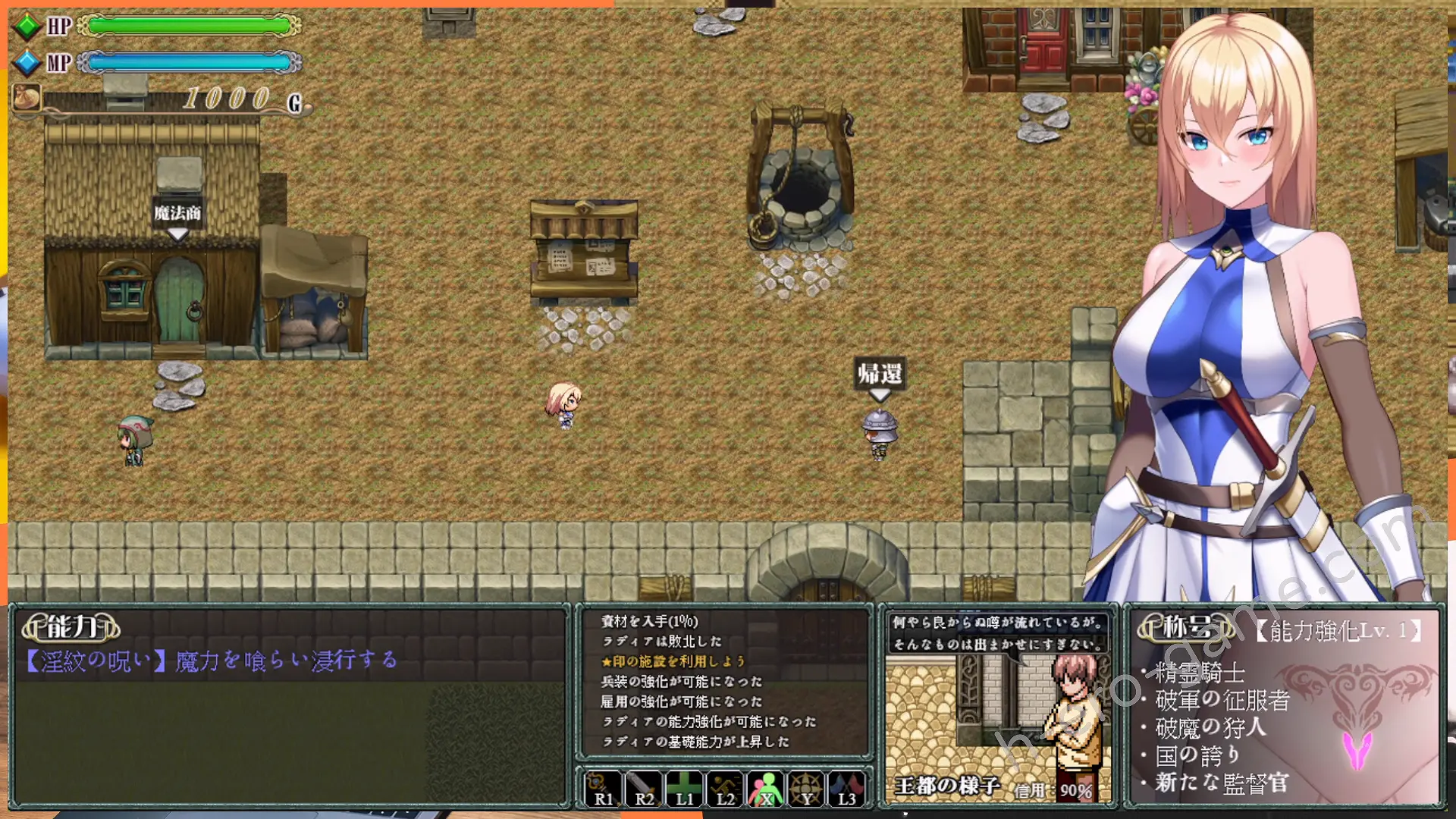Activate the magic staff skill icon
Screen dimensions: 1456x819
tap(604, 789)
